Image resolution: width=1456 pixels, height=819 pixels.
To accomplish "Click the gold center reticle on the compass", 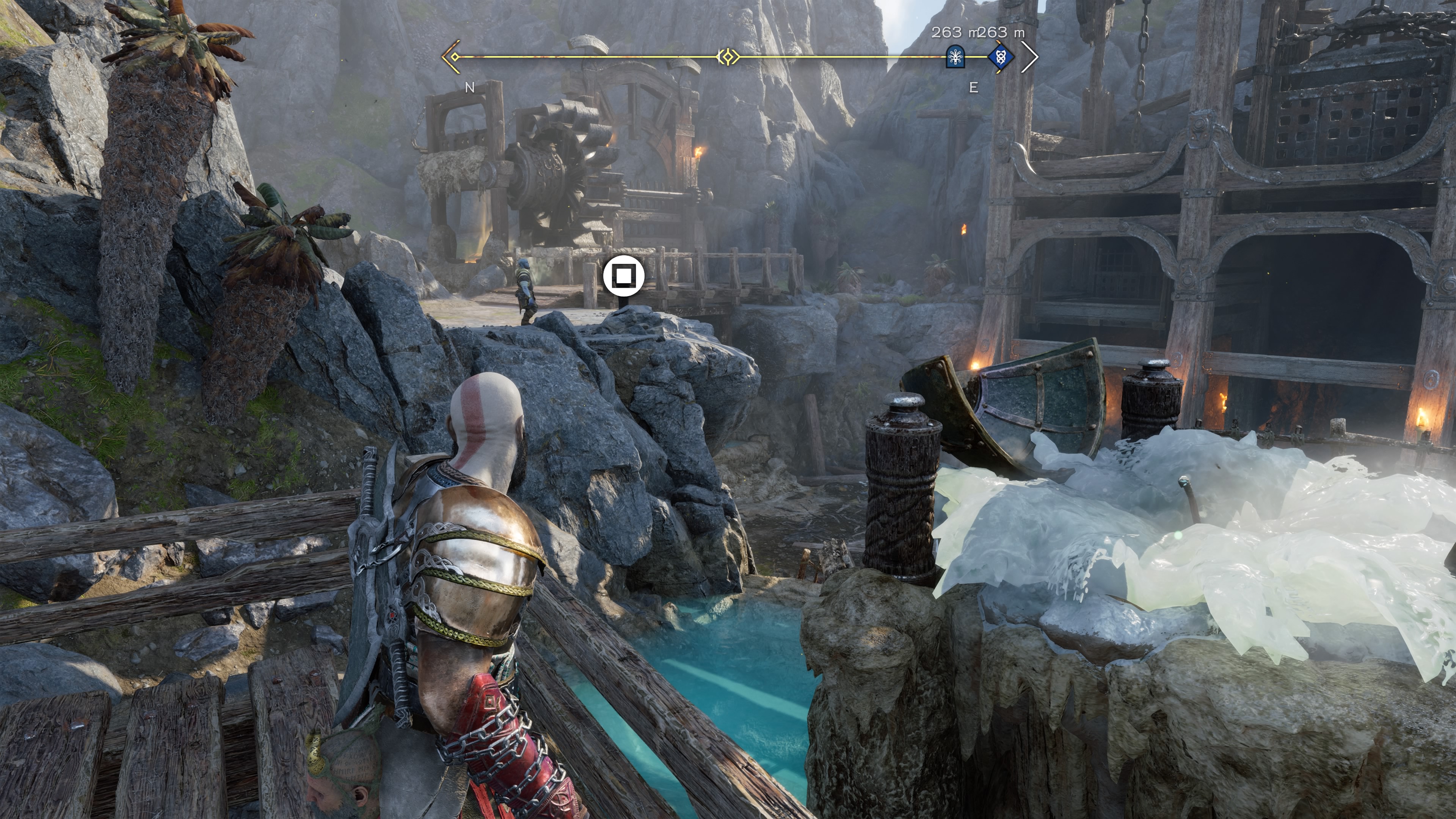I will pos(728,57).
